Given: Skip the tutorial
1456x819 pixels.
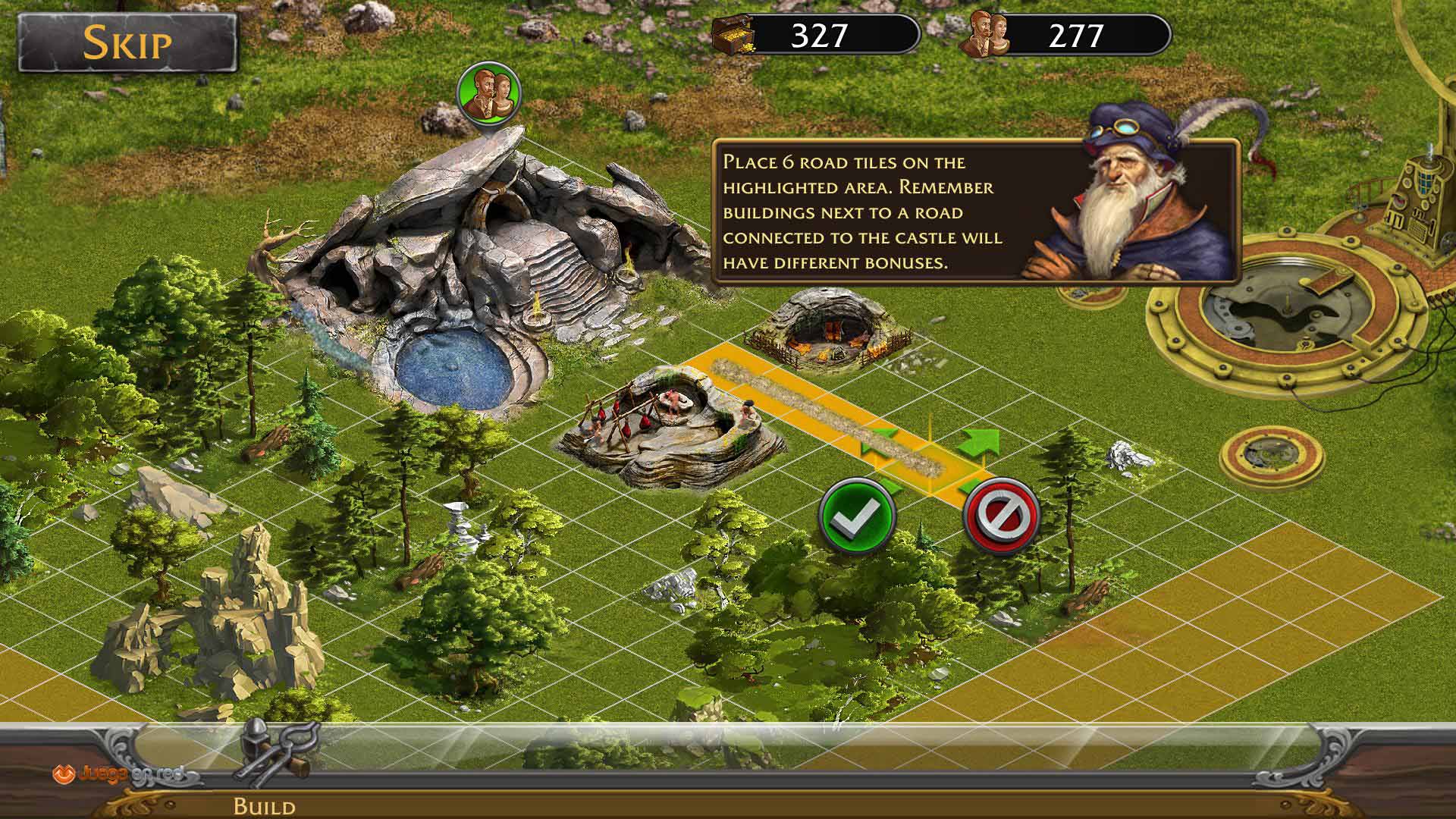Looking at the screenshot, I should (127, 42).
